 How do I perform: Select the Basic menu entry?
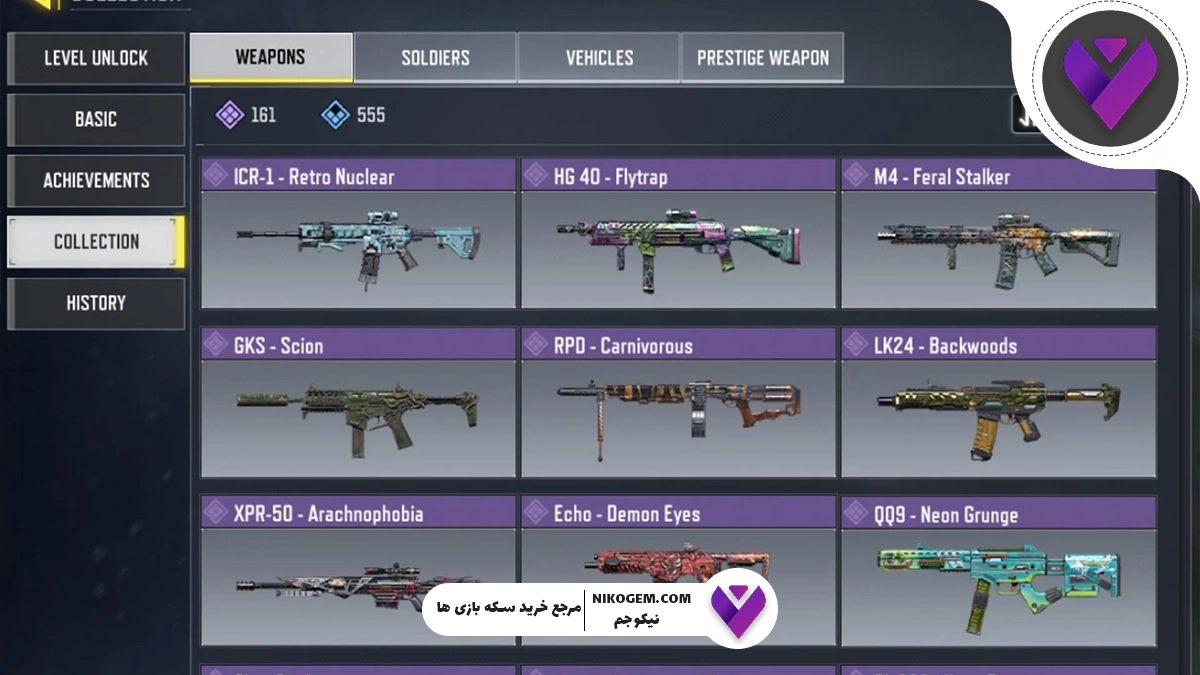(96, 120)
